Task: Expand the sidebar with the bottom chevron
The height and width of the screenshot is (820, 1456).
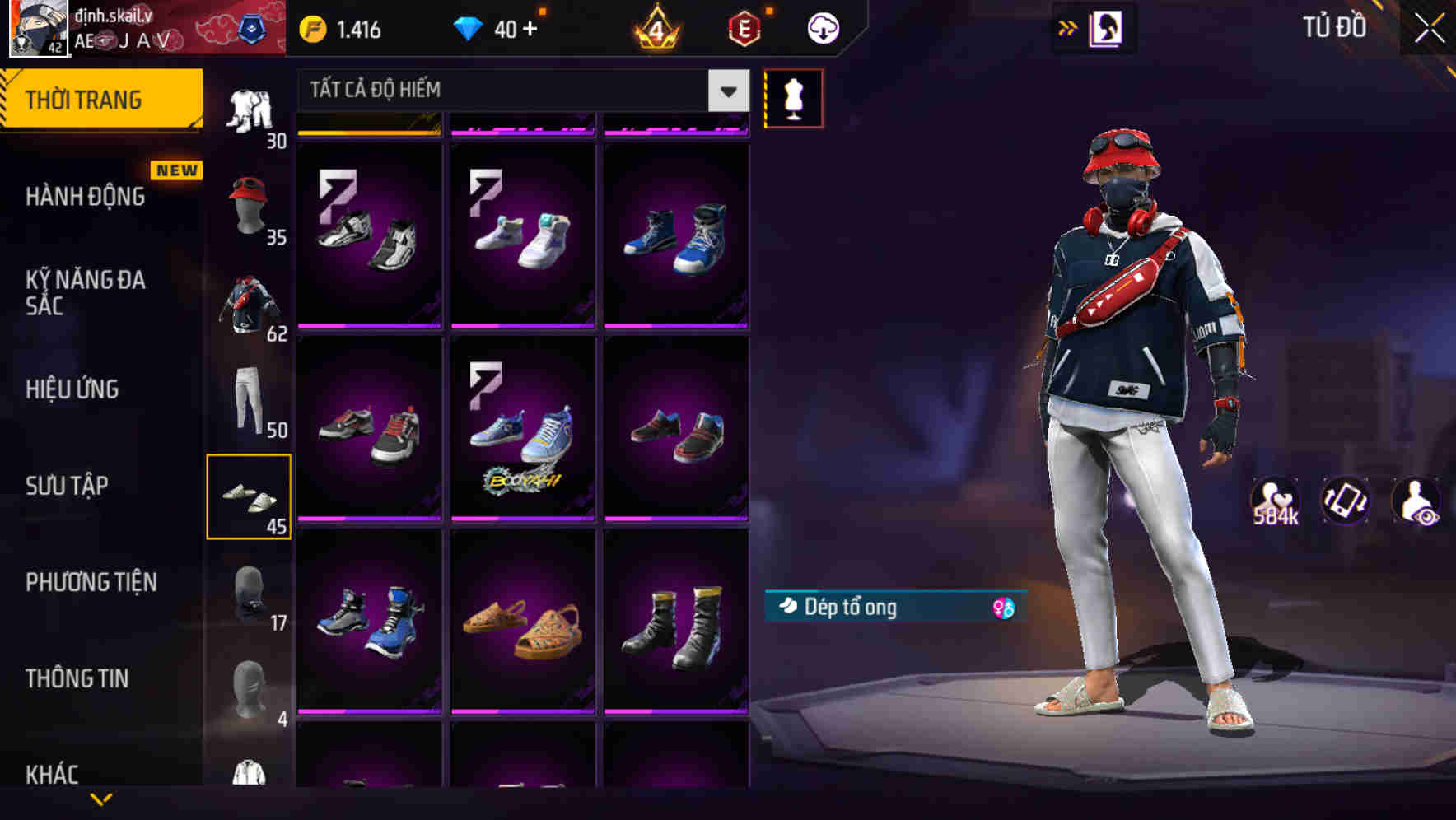Action: point(101,800)
